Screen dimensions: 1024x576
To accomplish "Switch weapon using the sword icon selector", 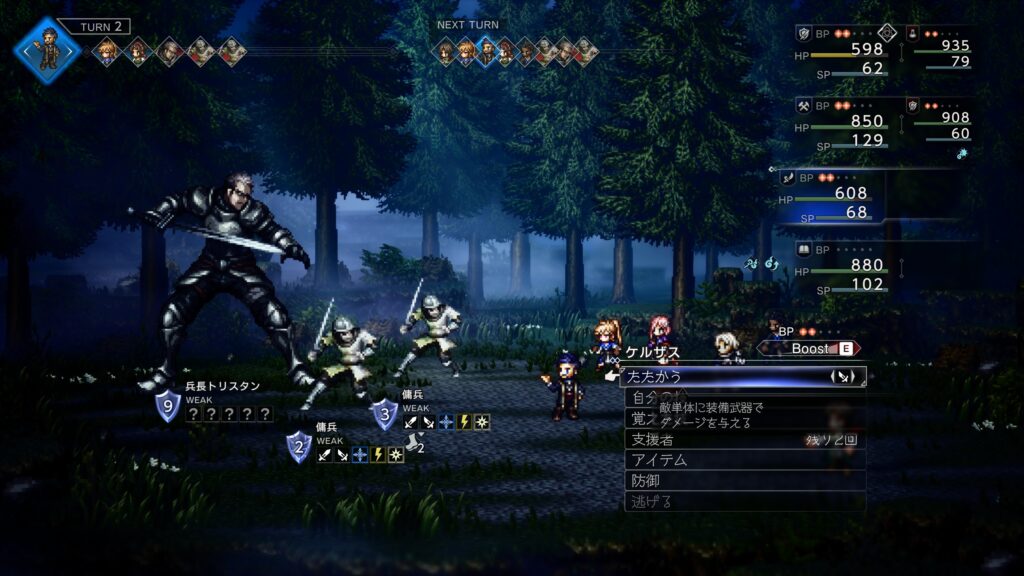I will [841, 377].
